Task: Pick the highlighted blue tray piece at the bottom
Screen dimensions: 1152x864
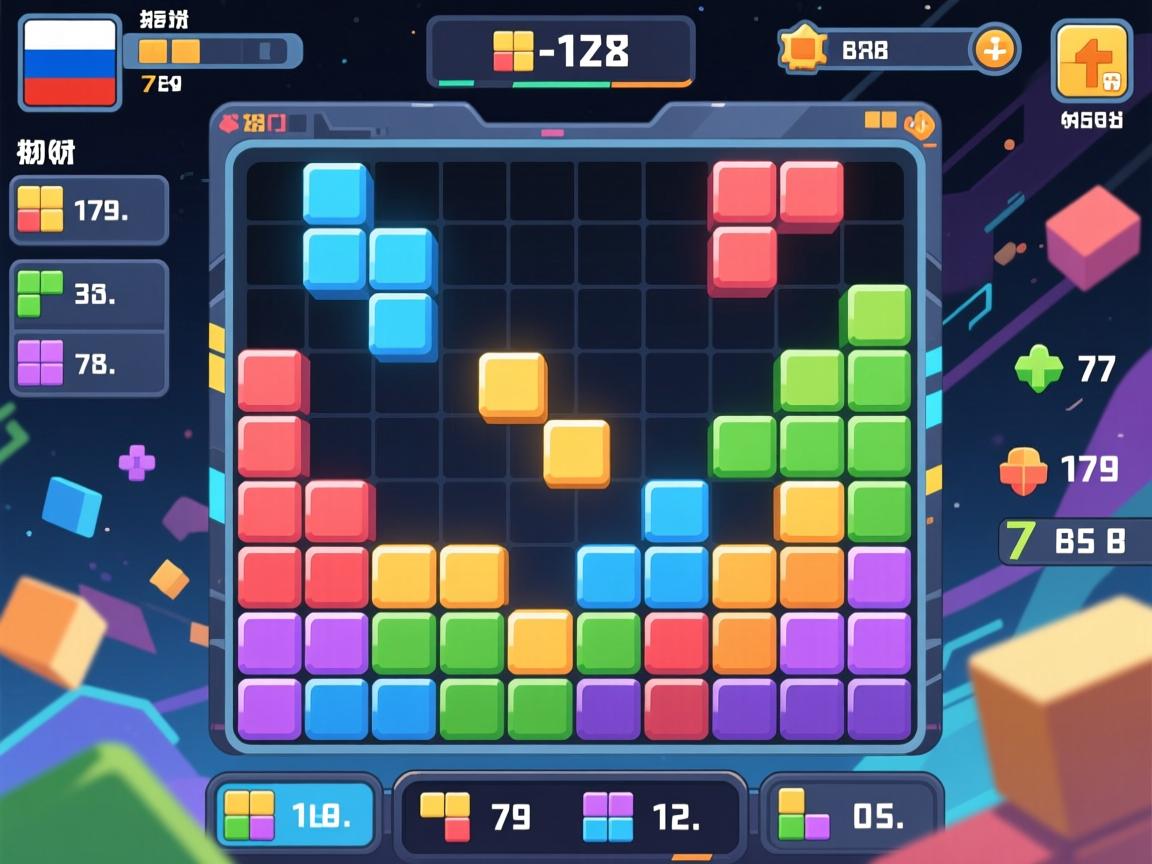Action: [296, 814]
